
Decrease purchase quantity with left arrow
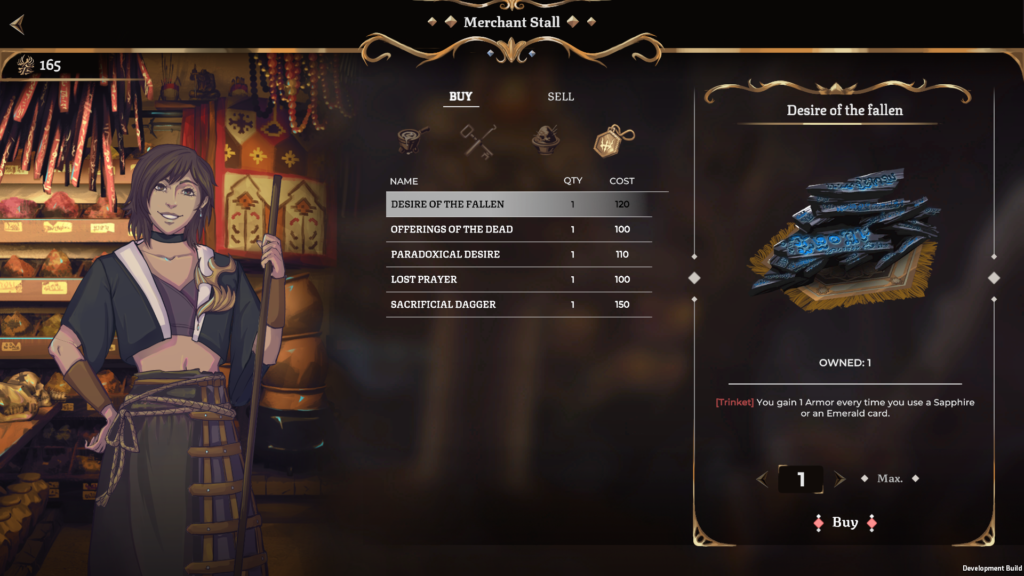point(762,479)
